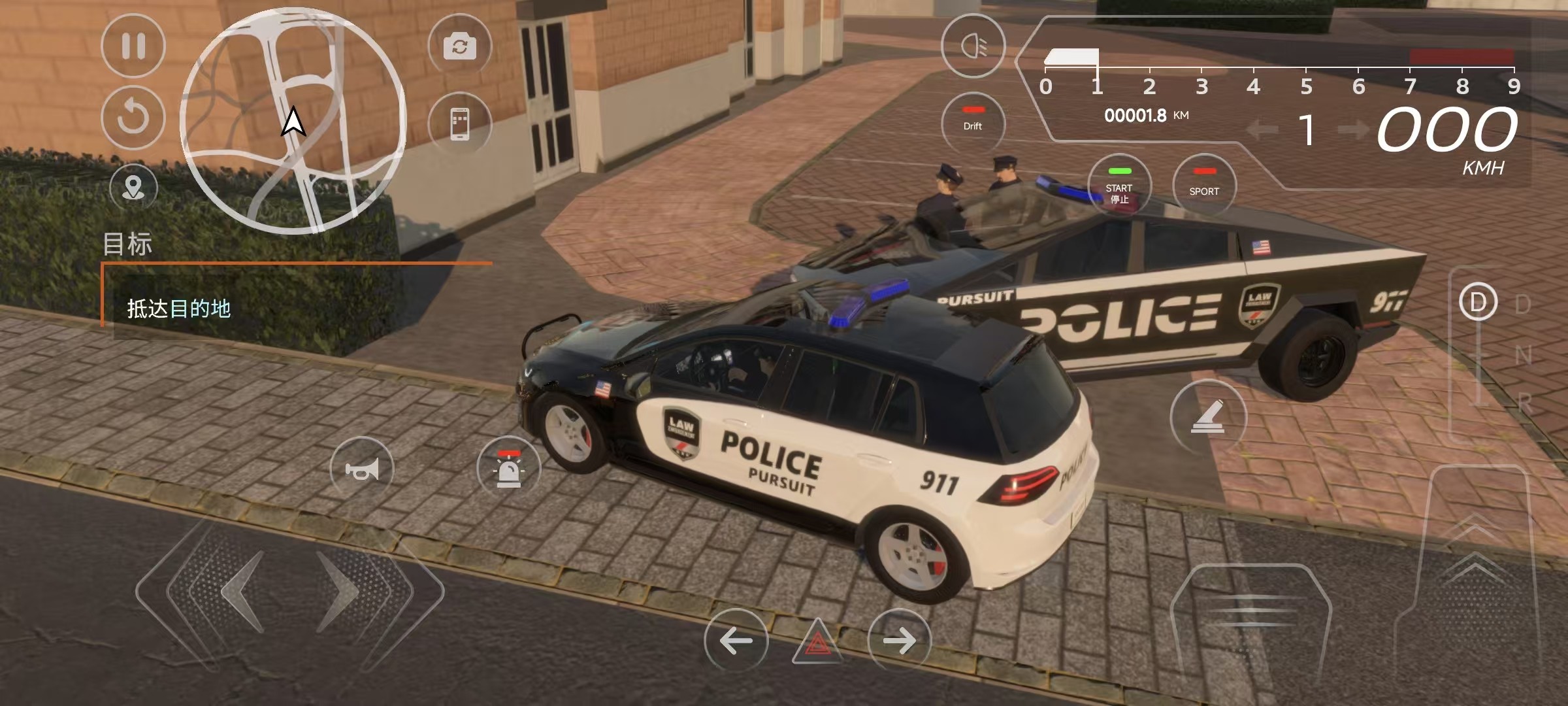Switch camera view with the camera icon

459,46
